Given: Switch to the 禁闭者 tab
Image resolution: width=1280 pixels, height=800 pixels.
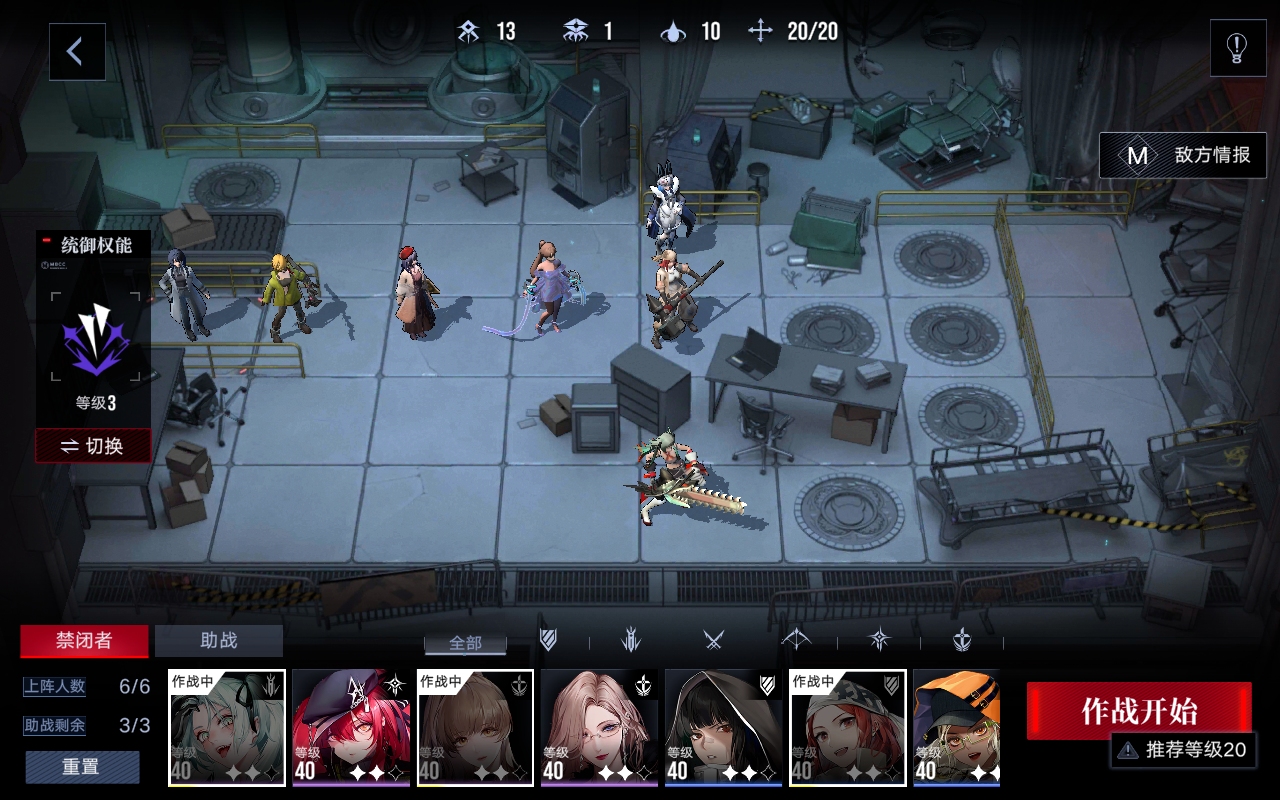Looking at the screenshot, I should point(84,641).
